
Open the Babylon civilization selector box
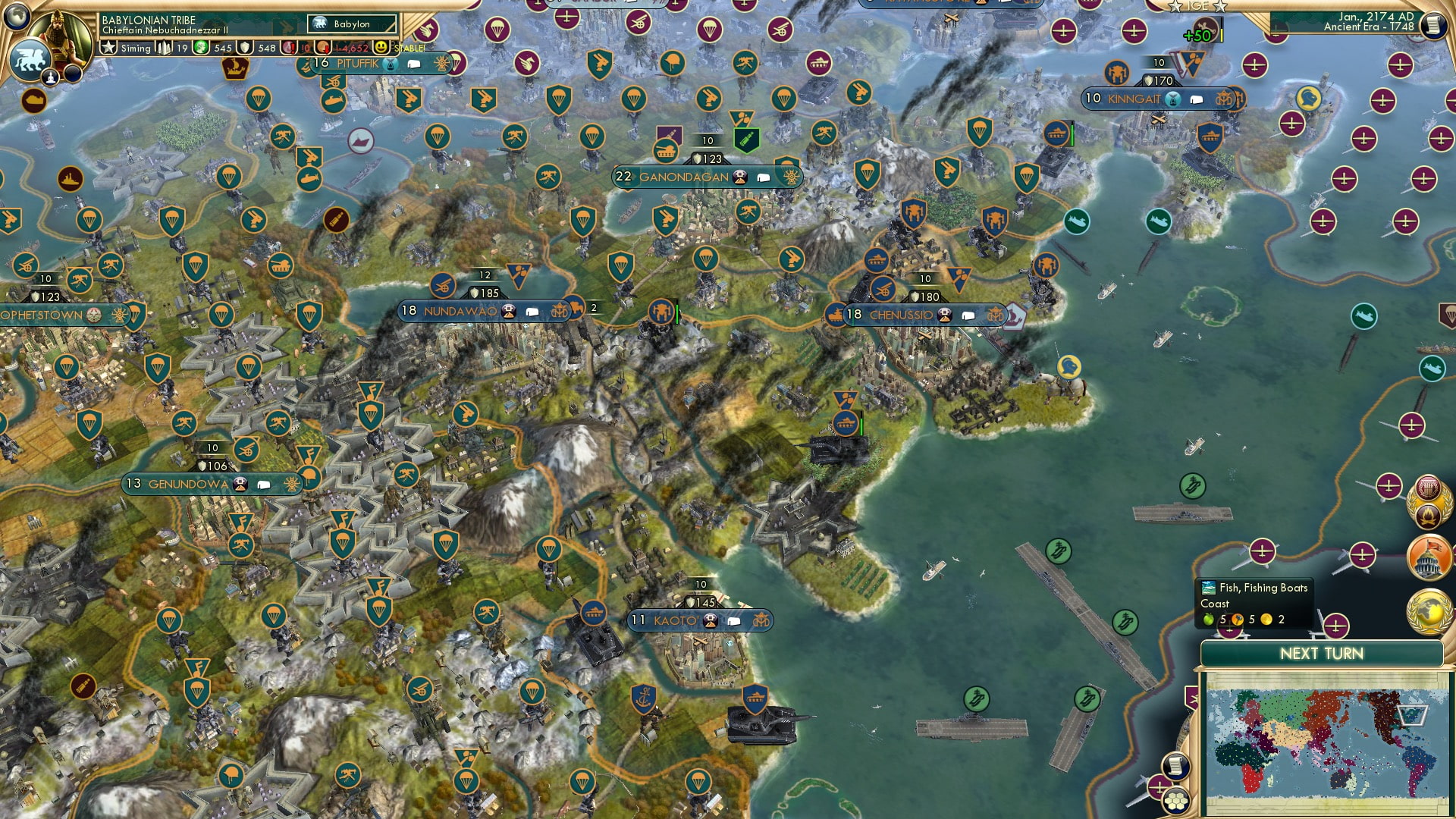[350, 24]
